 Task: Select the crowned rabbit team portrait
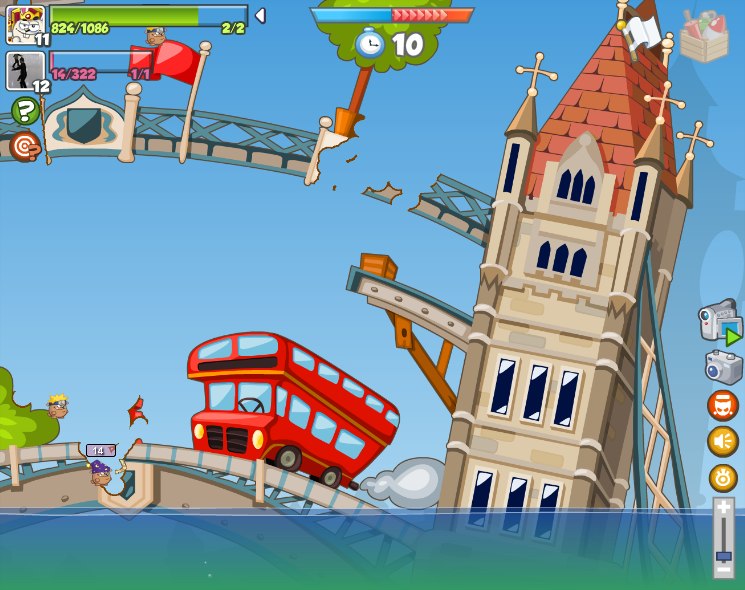pos(25,23)
